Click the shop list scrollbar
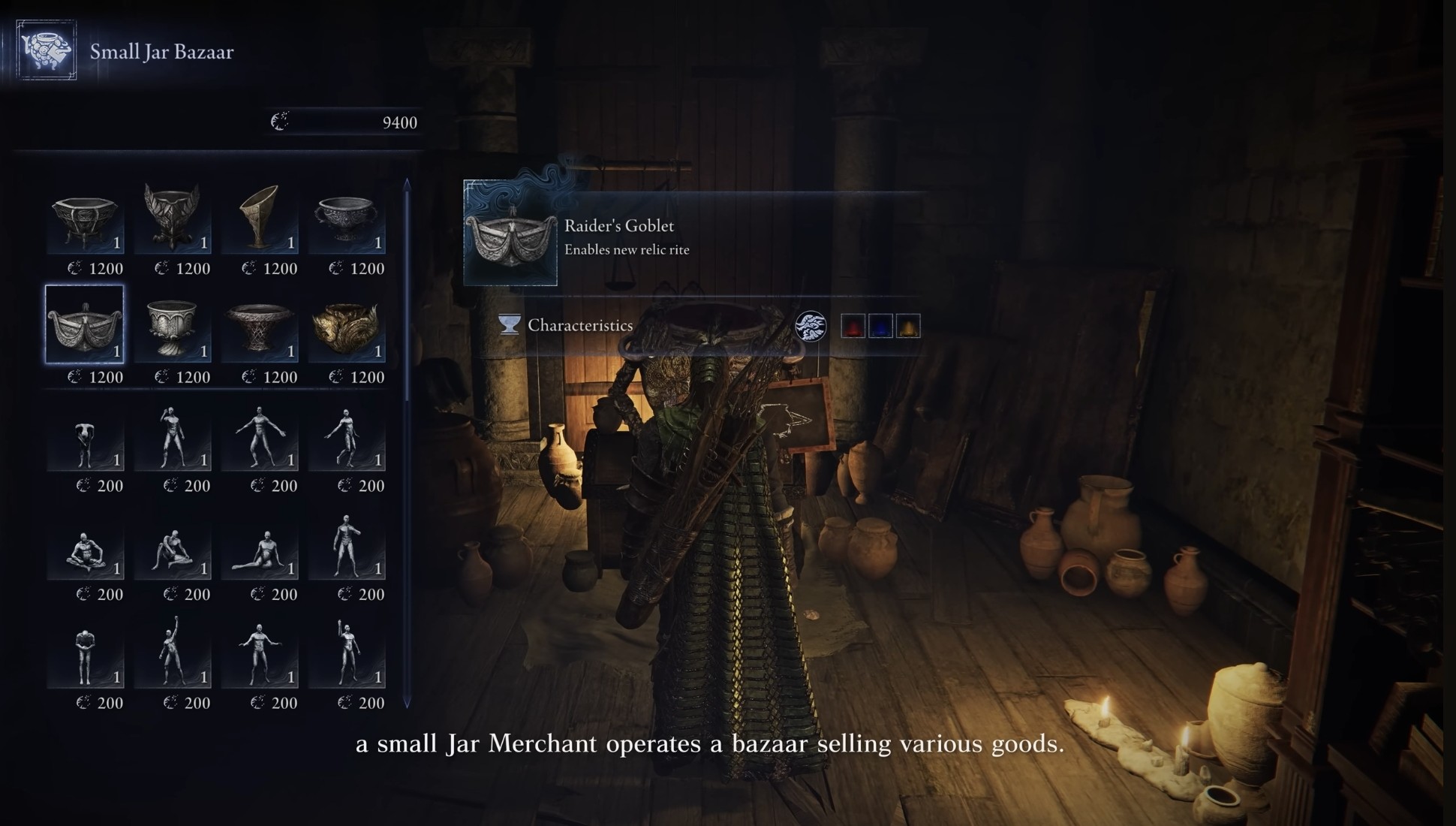1456x826 pixels. (x=407, y=443)
